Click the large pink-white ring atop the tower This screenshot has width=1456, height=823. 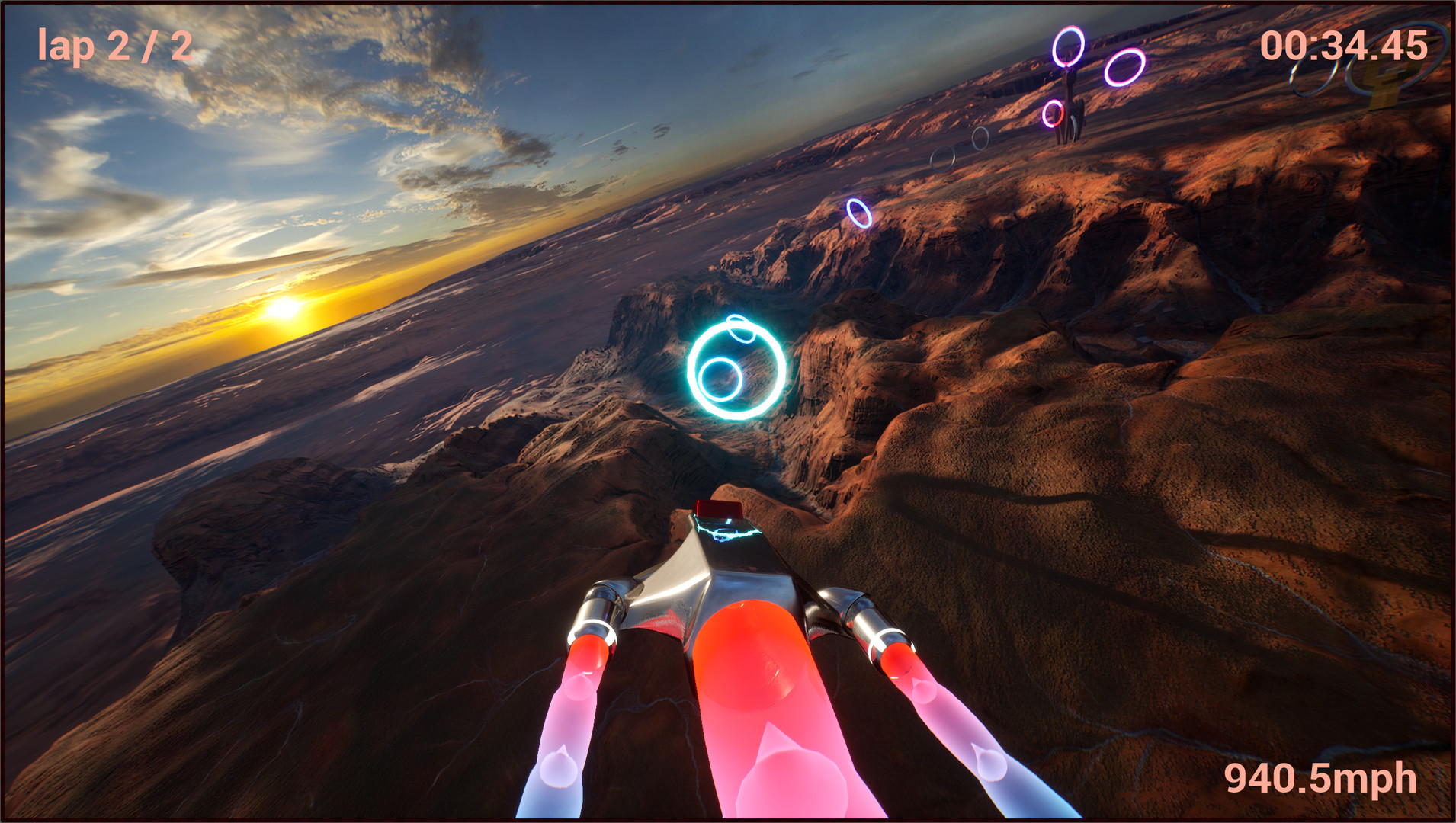[x=1069, y=44]
